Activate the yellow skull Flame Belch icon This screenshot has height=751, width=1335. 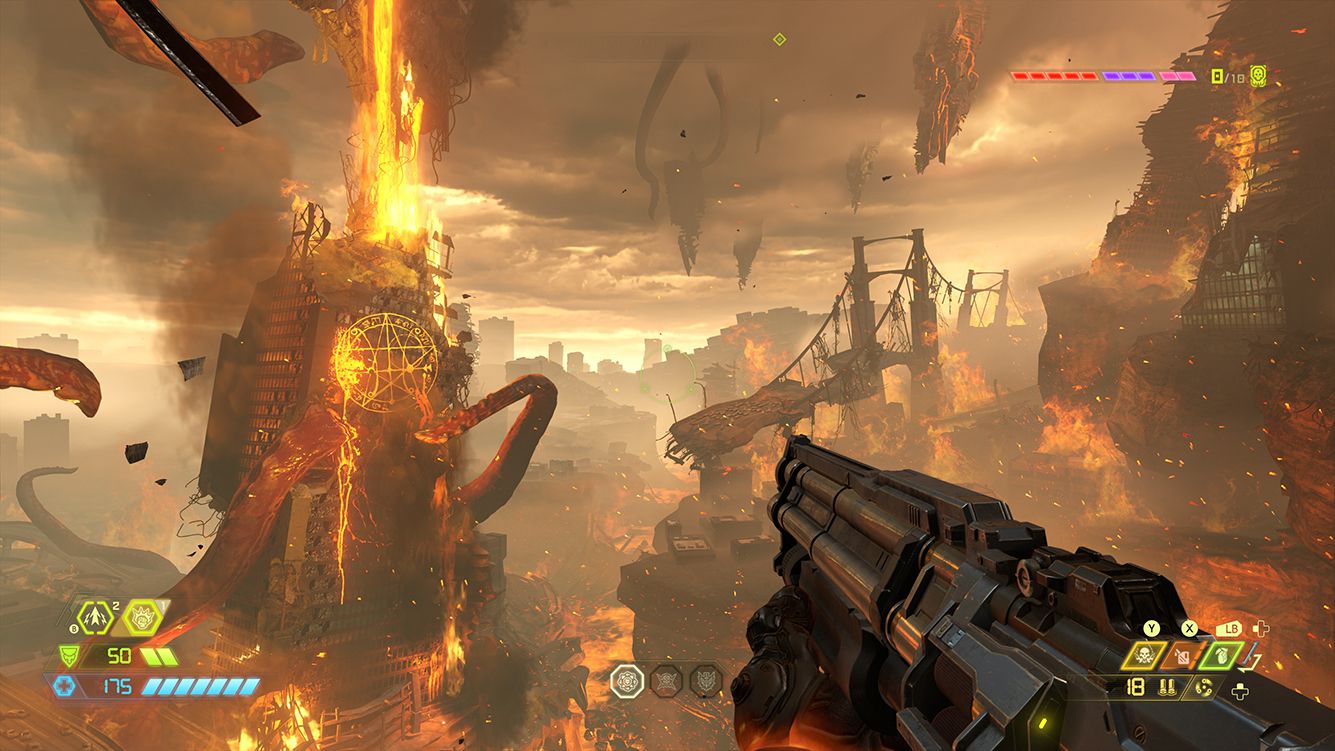tap(1143, 656)
